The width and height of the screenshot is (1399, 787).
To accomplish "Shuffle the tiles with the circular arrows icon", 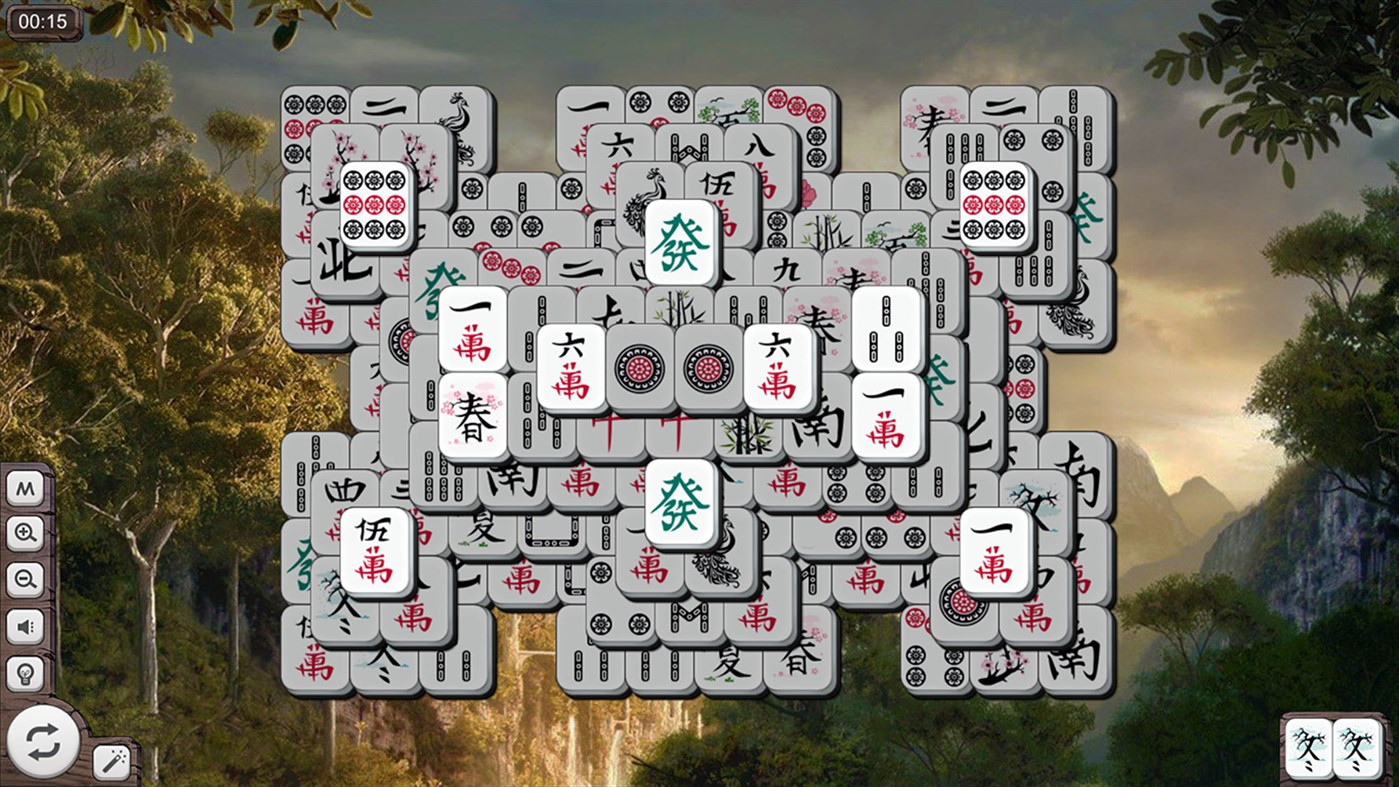I will 42,740.
